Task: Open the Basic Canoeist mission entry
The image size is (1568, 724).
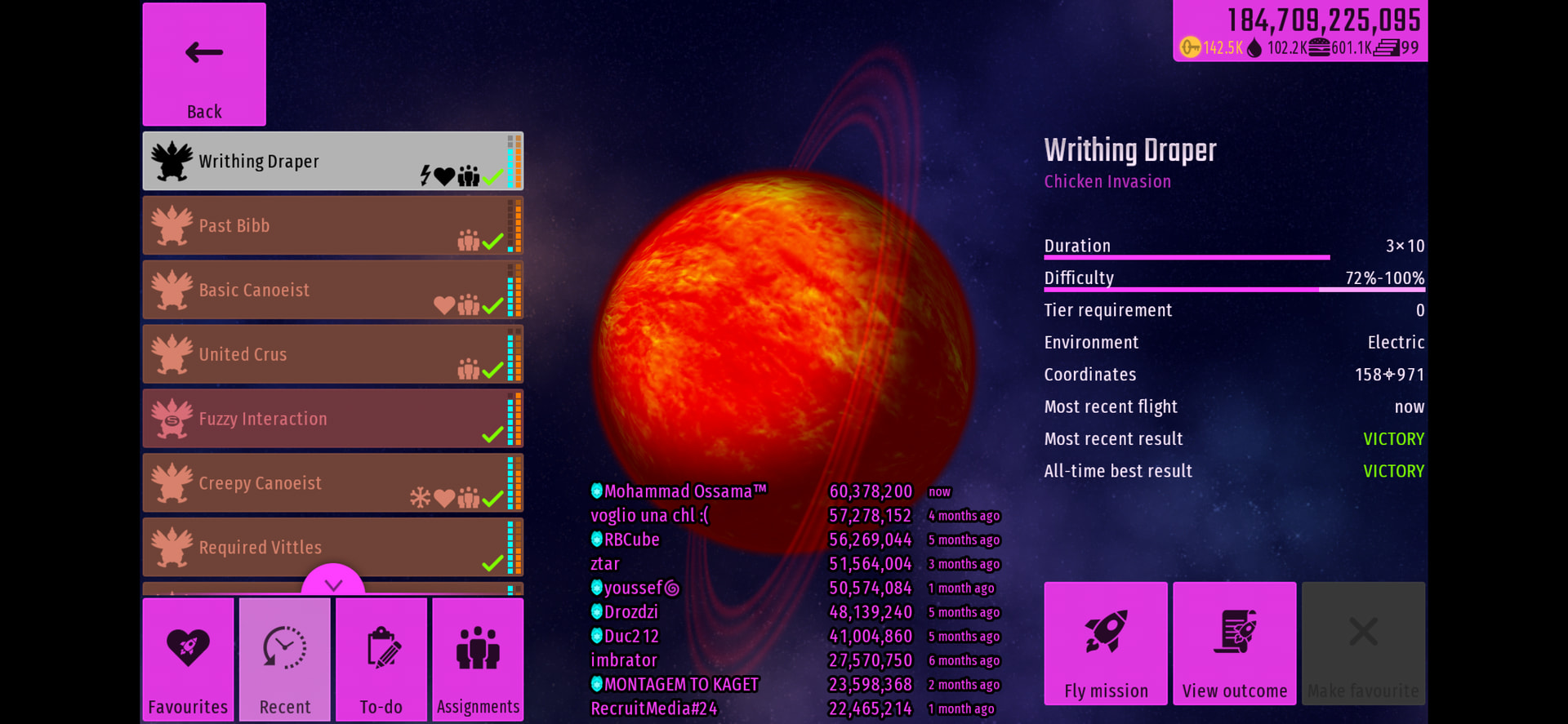Action: point(332,291)
